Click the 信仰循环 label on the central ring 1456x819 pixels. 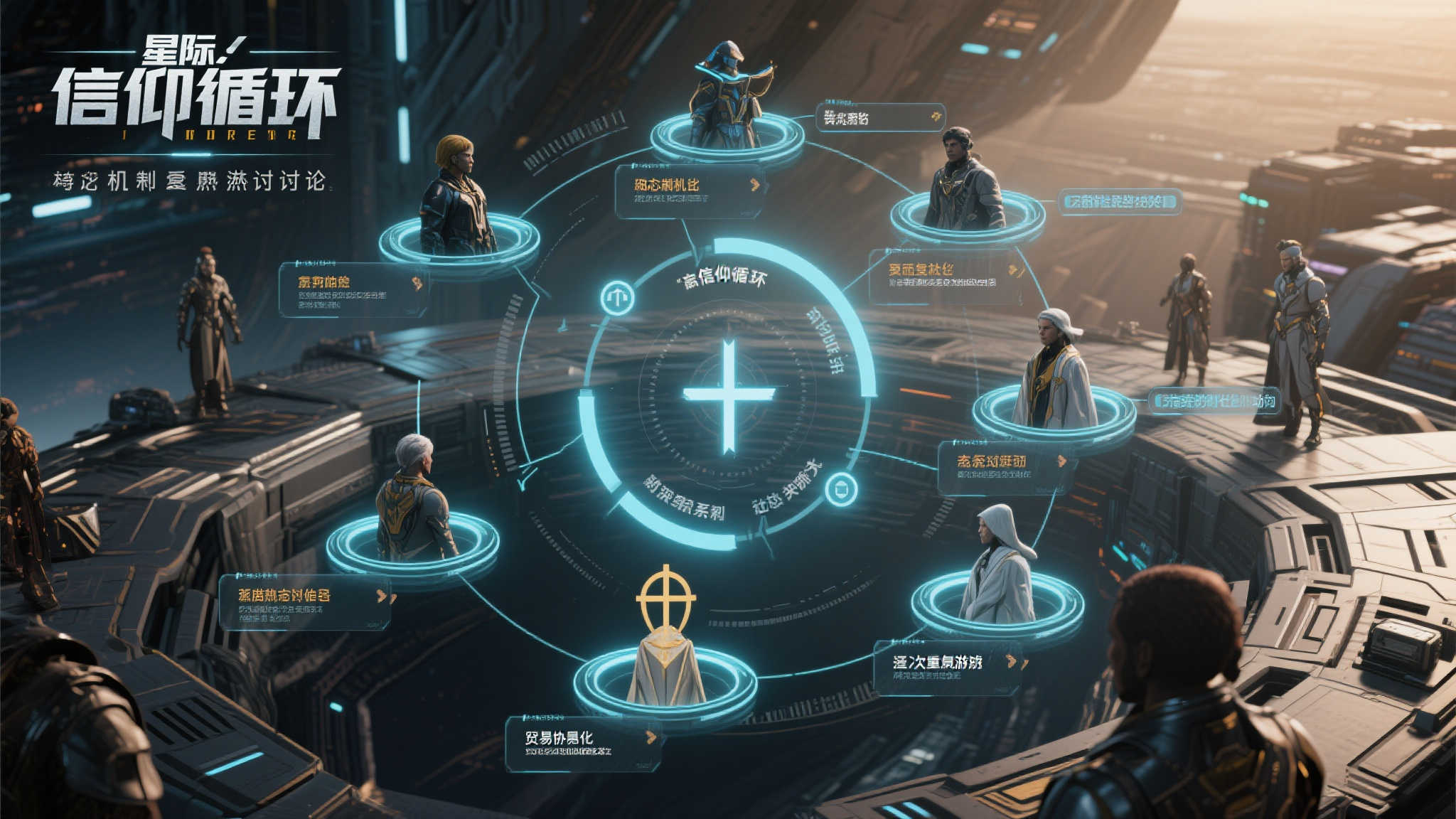point(725,277)
